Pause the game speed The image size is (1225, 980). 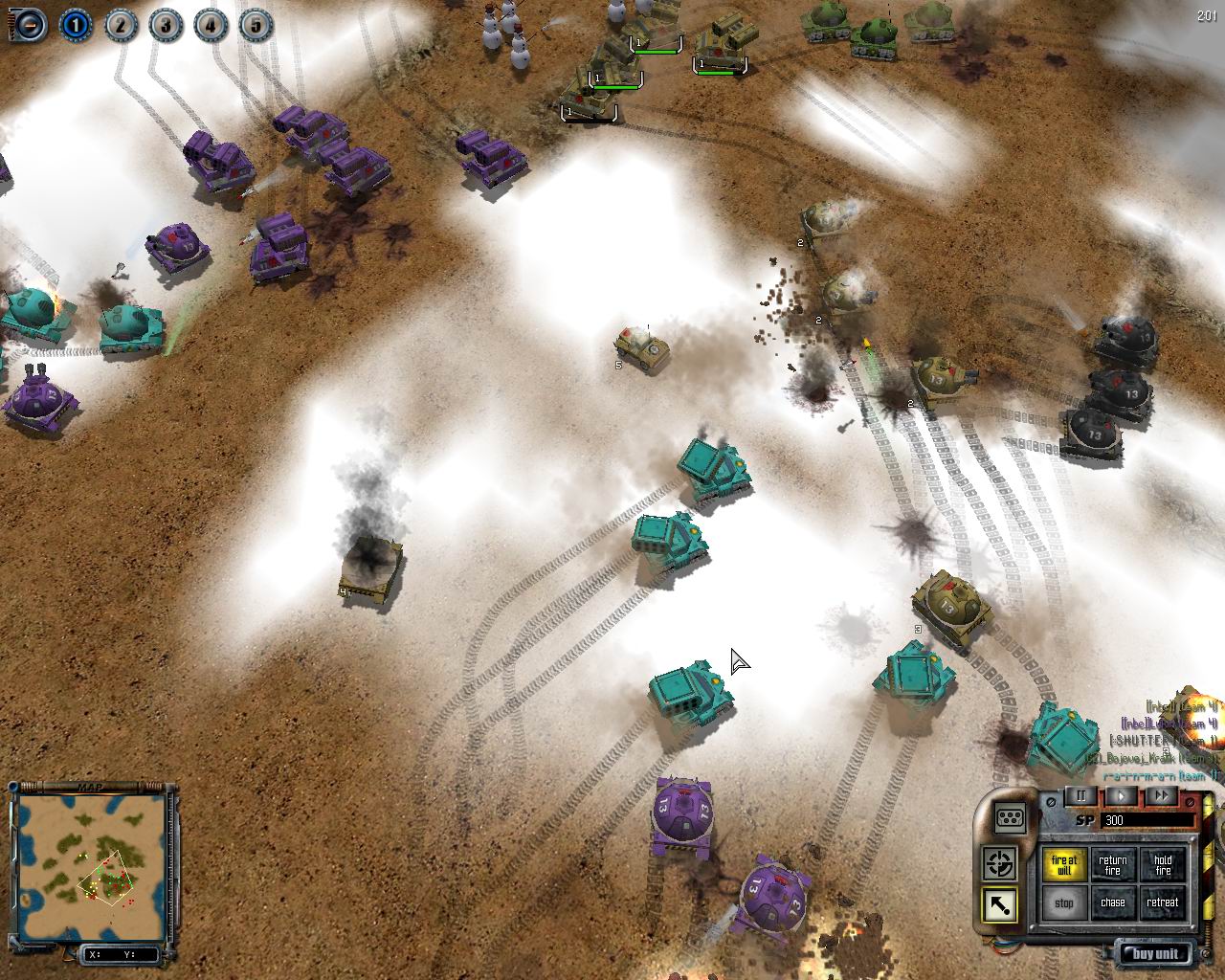pos(1081,795)
